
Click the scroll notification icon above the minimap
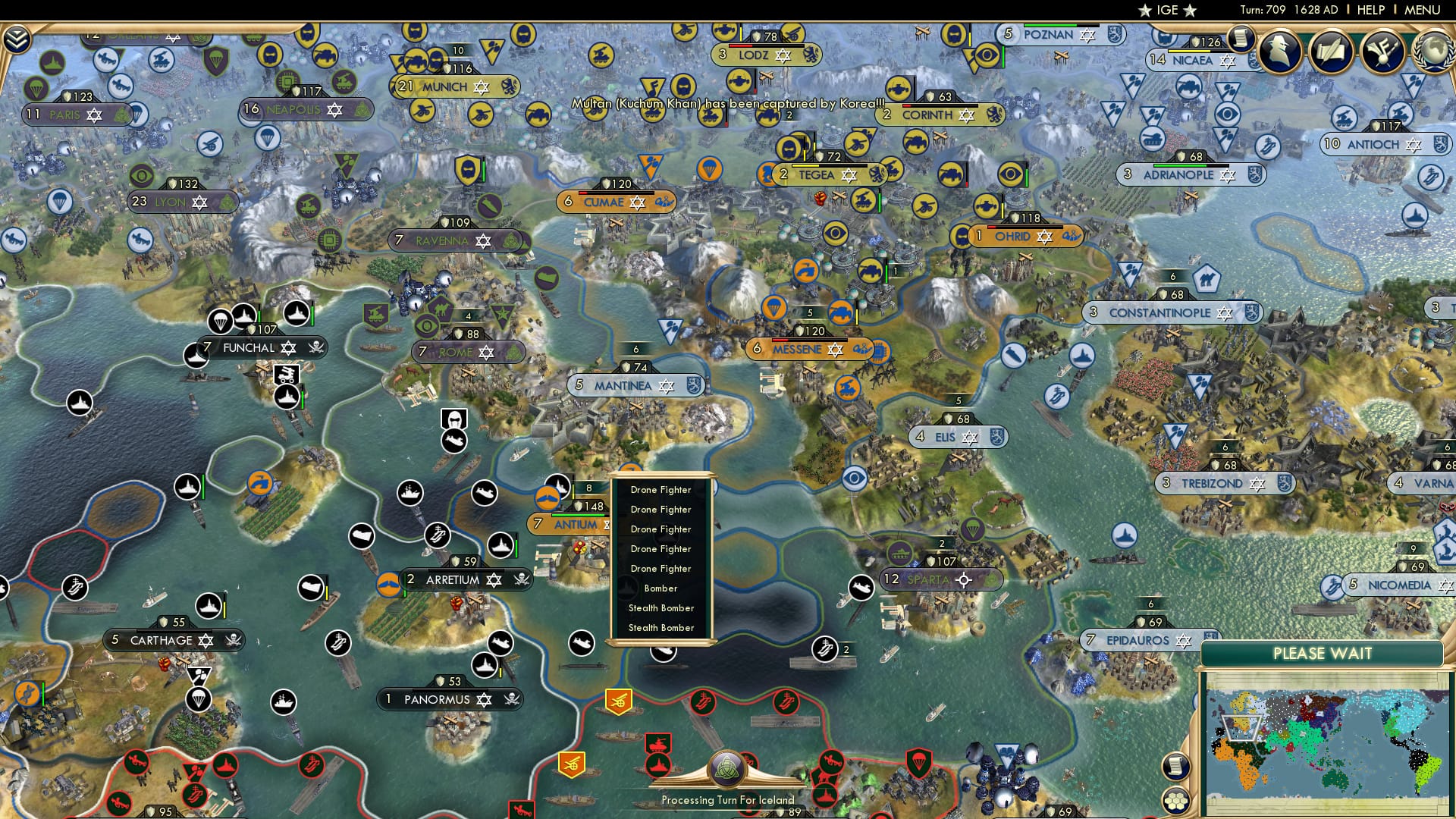click(1175, 767)
